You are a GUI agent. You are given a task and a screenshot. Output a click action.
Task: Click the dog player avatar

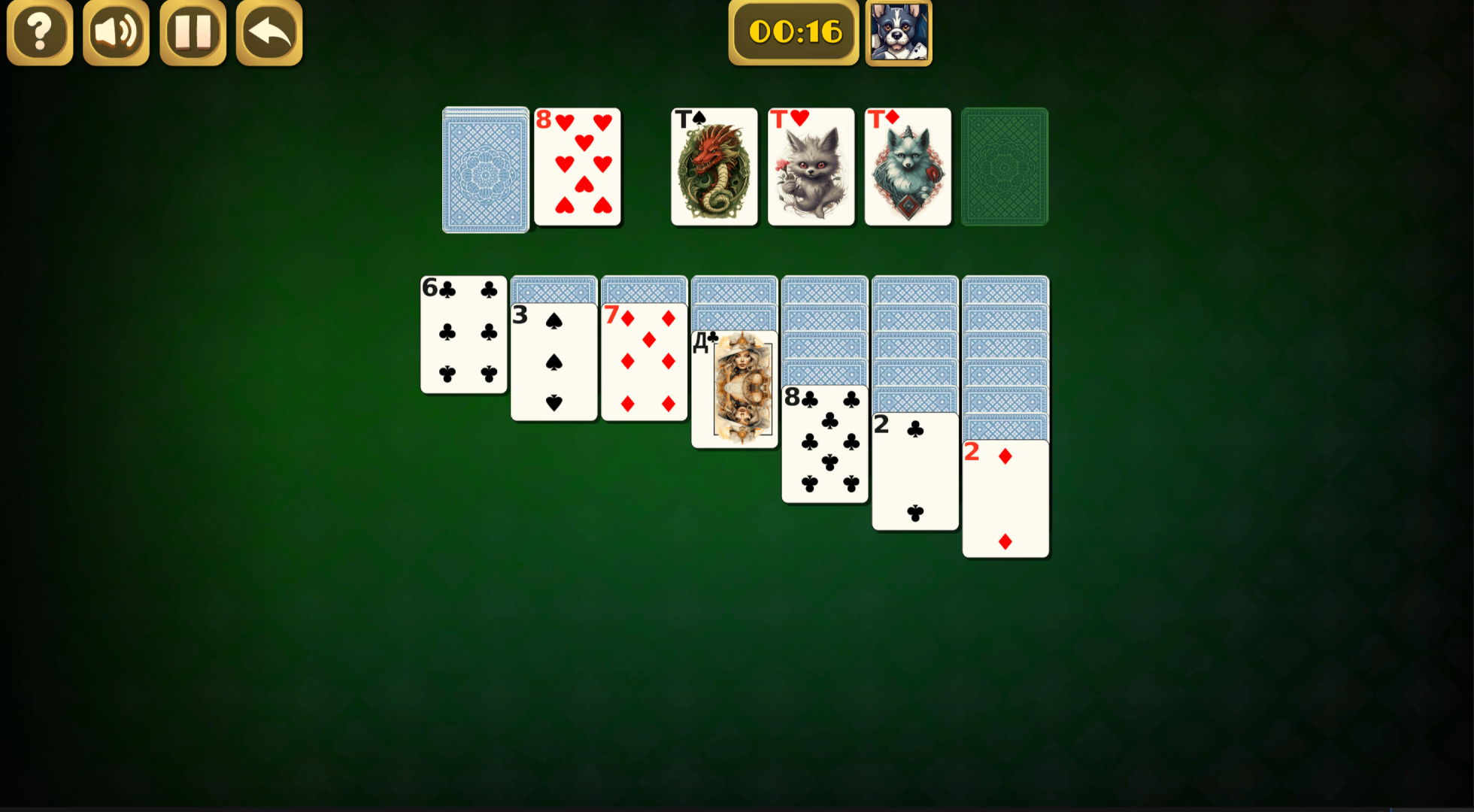(898, 32)
